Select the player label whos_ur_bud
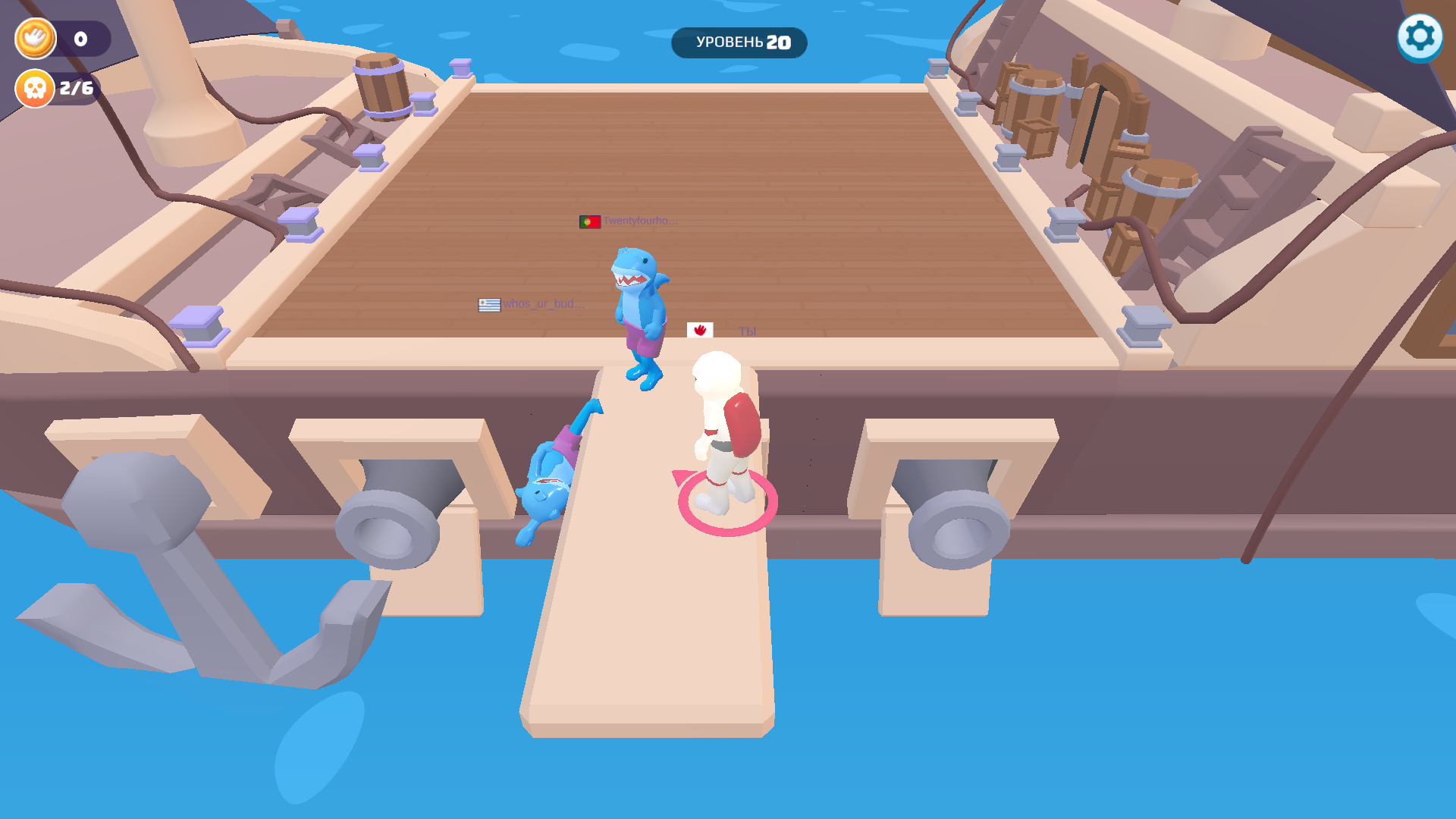Image resolution: width=1456 pixels, height=819 pixels. (x=544, y=303)
